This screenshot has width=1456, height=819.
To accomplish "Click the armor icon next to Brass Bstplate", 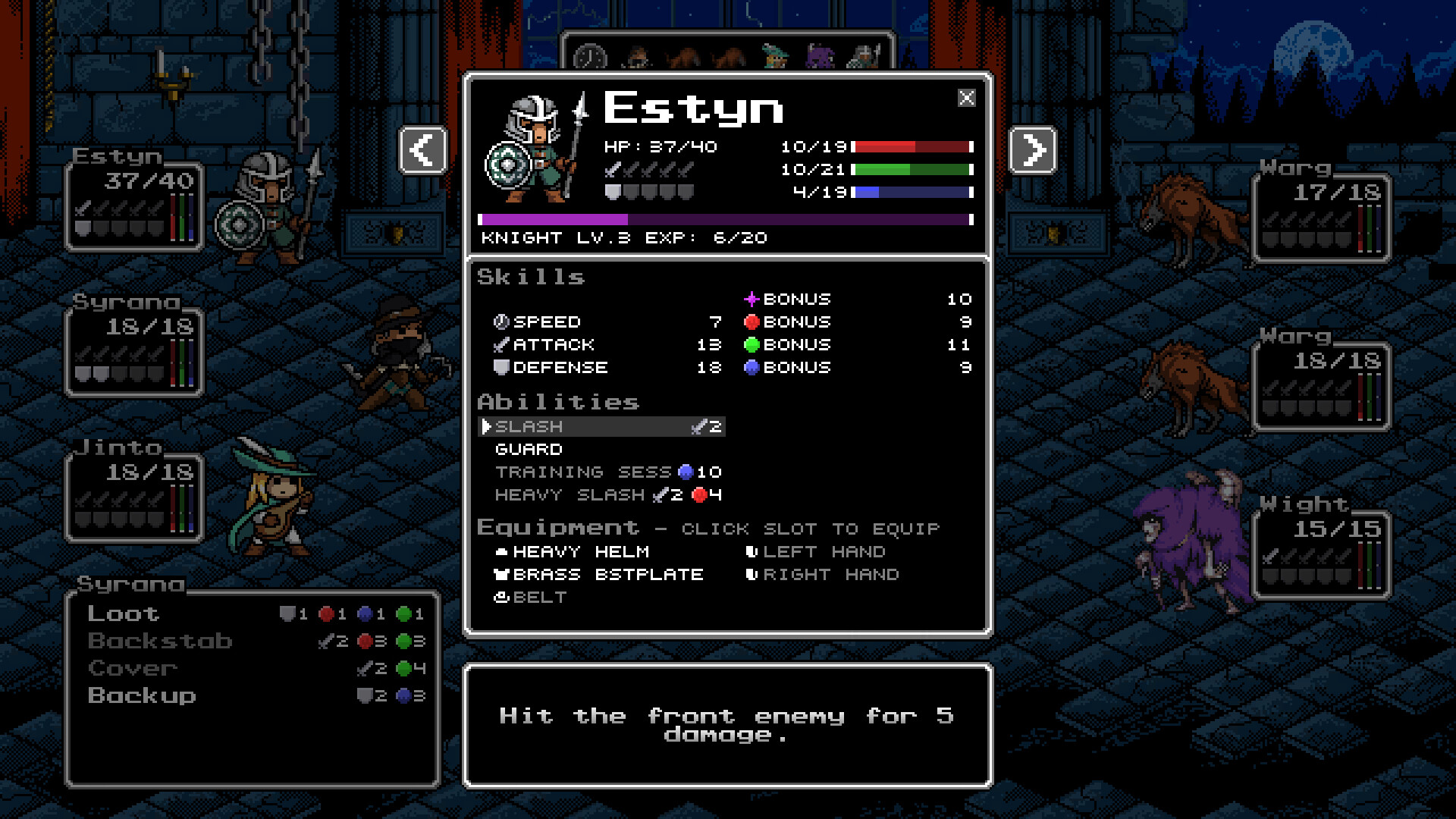I will pyautogui.click(x=500, y=574).
